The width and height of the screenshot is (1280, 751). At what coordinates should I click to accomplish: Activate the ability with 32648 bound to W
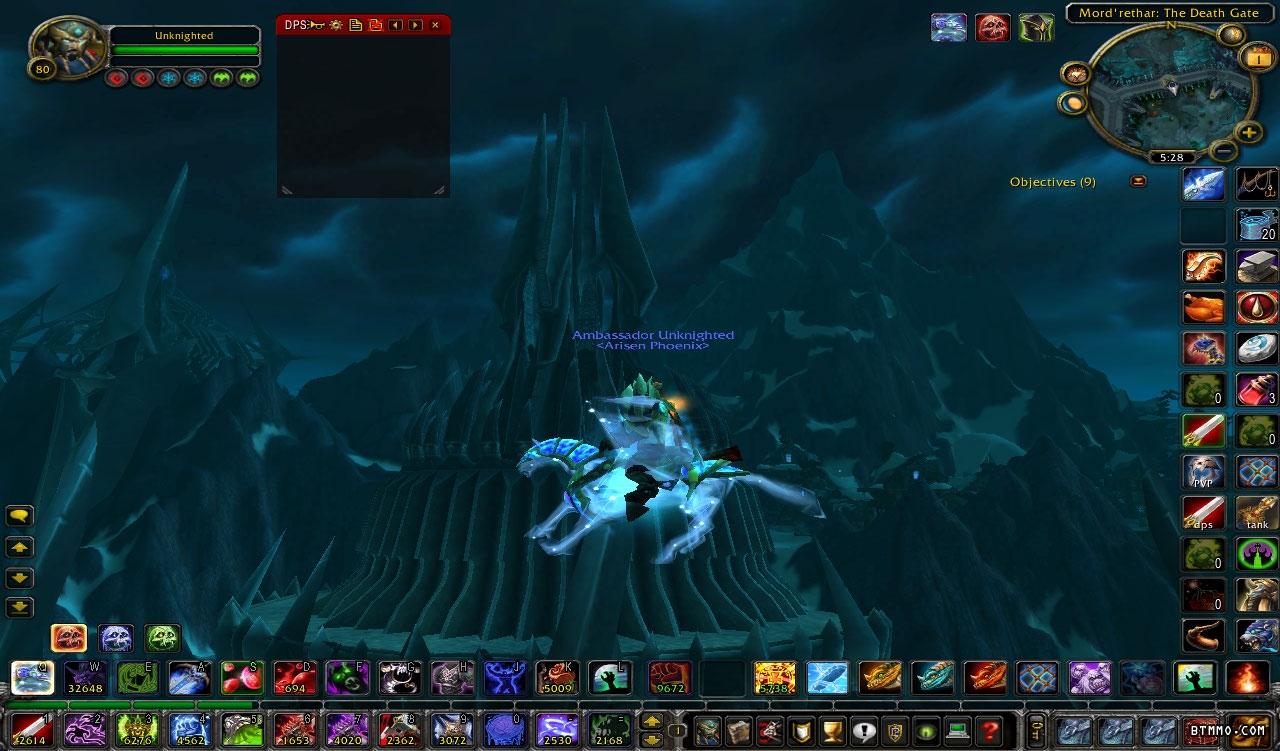(x=85, y=678)
